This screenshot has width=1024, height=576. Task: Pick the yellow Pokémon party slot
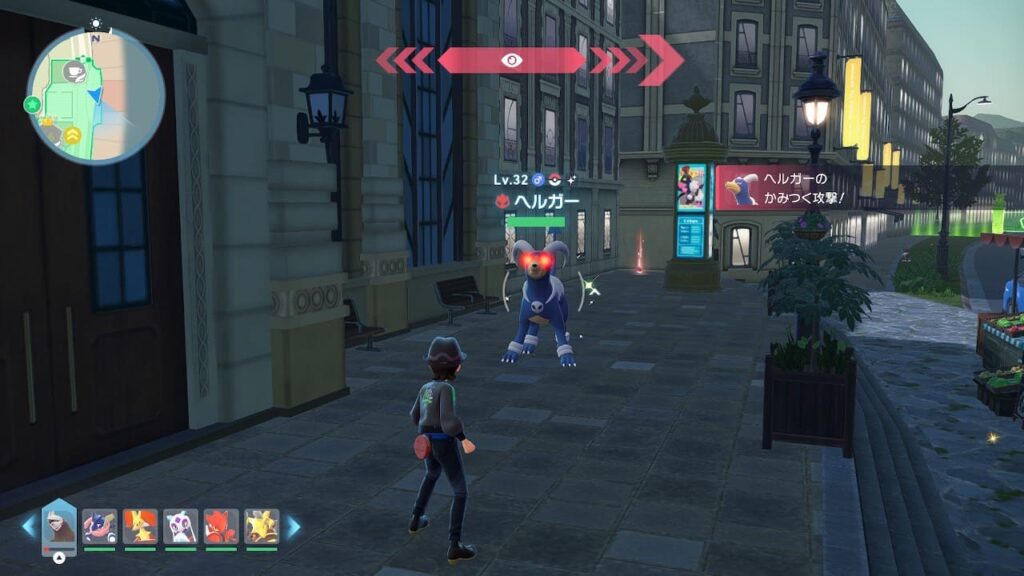261,526
